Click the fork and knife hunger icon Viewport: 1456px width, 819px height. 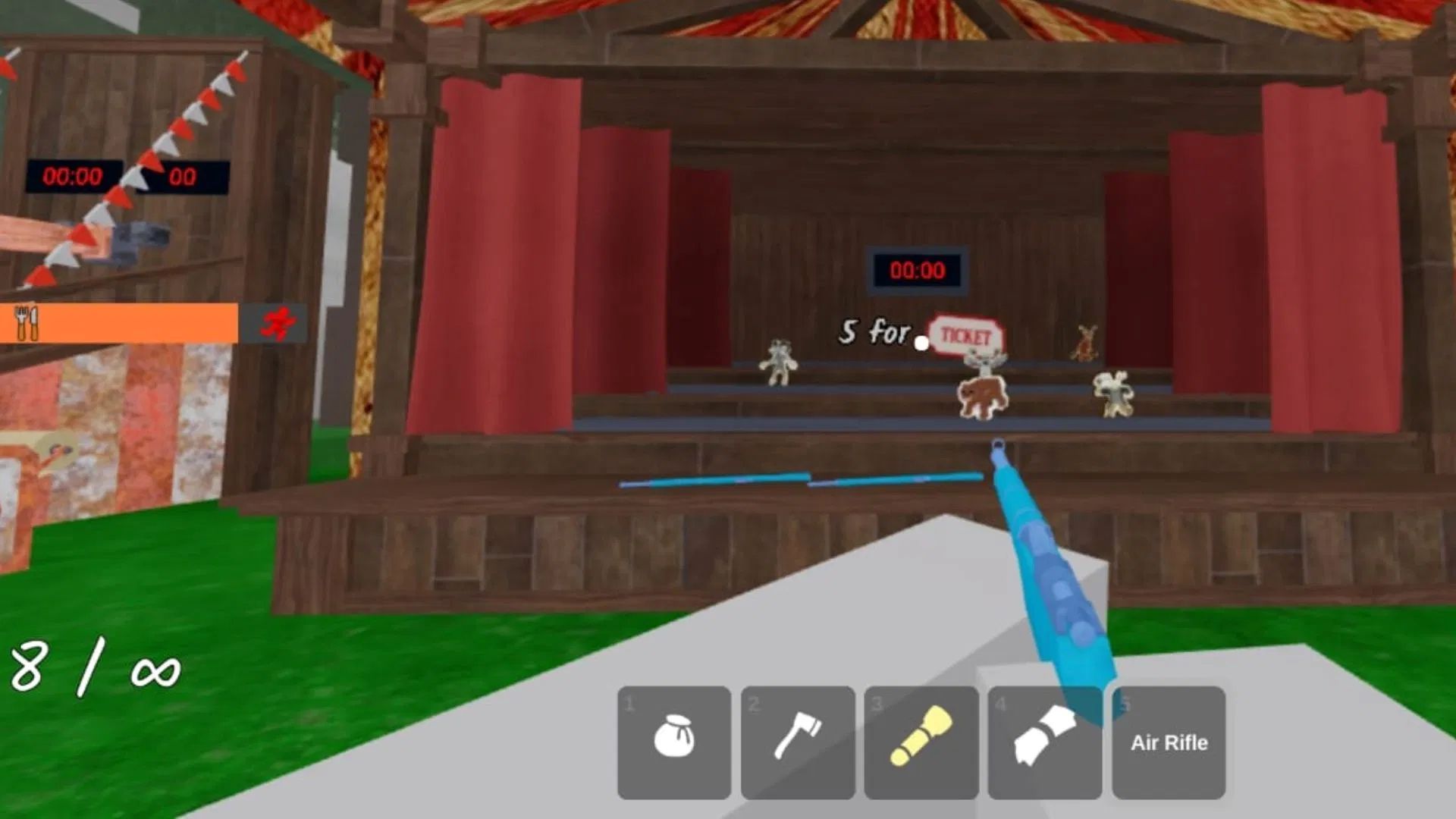[x=27, y=322]
